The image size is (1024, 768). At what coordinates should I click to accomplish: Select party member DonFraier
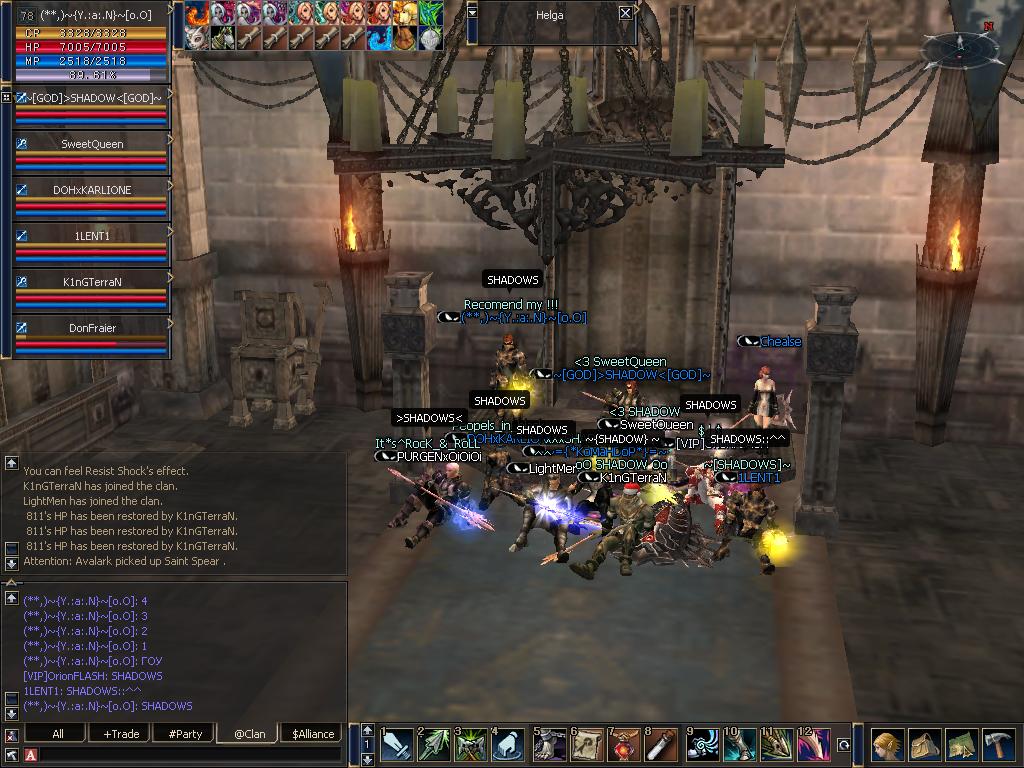(92, 328)
